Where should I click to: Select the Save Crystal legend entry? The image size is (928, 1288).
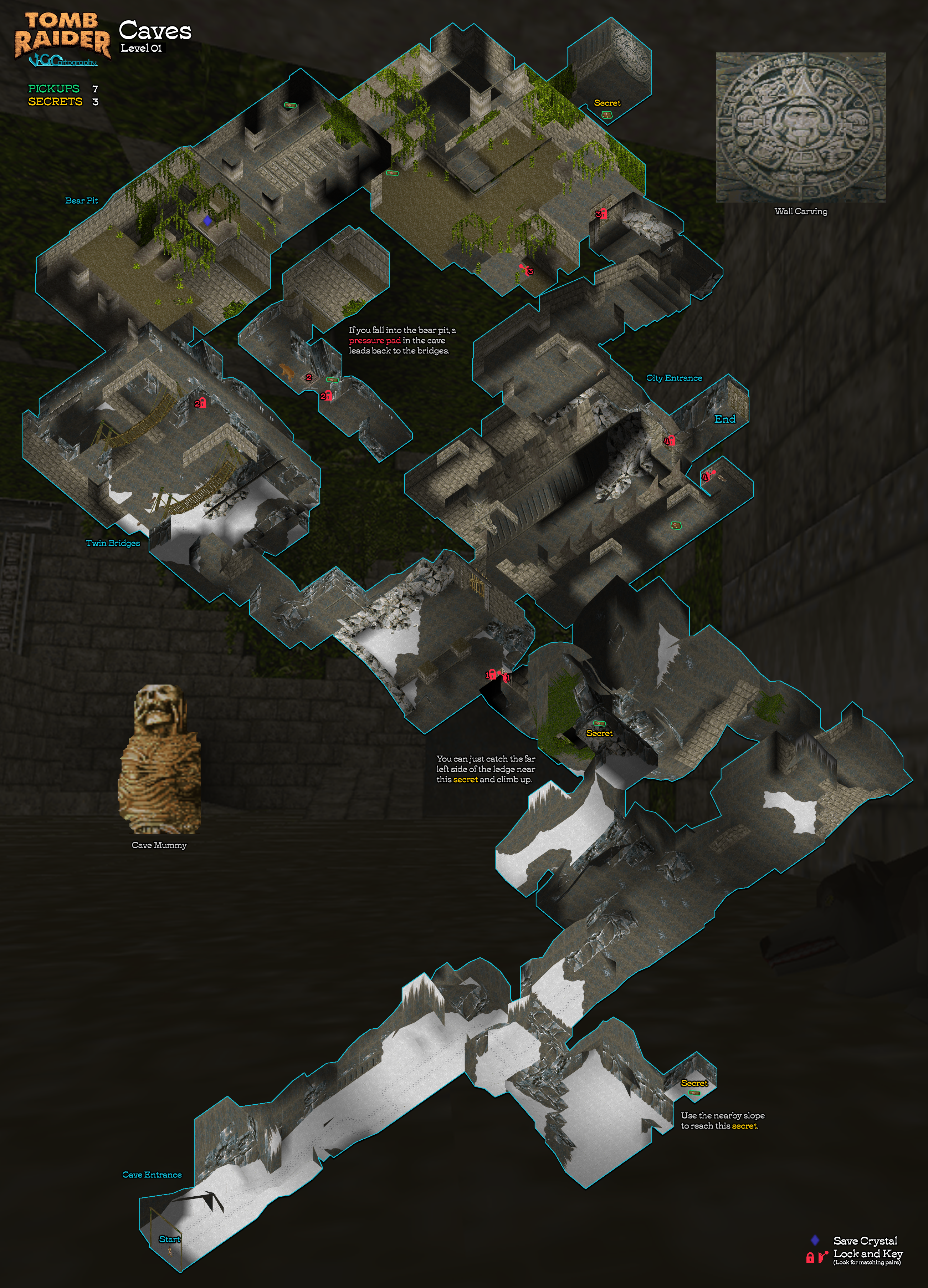point(865,1240)
